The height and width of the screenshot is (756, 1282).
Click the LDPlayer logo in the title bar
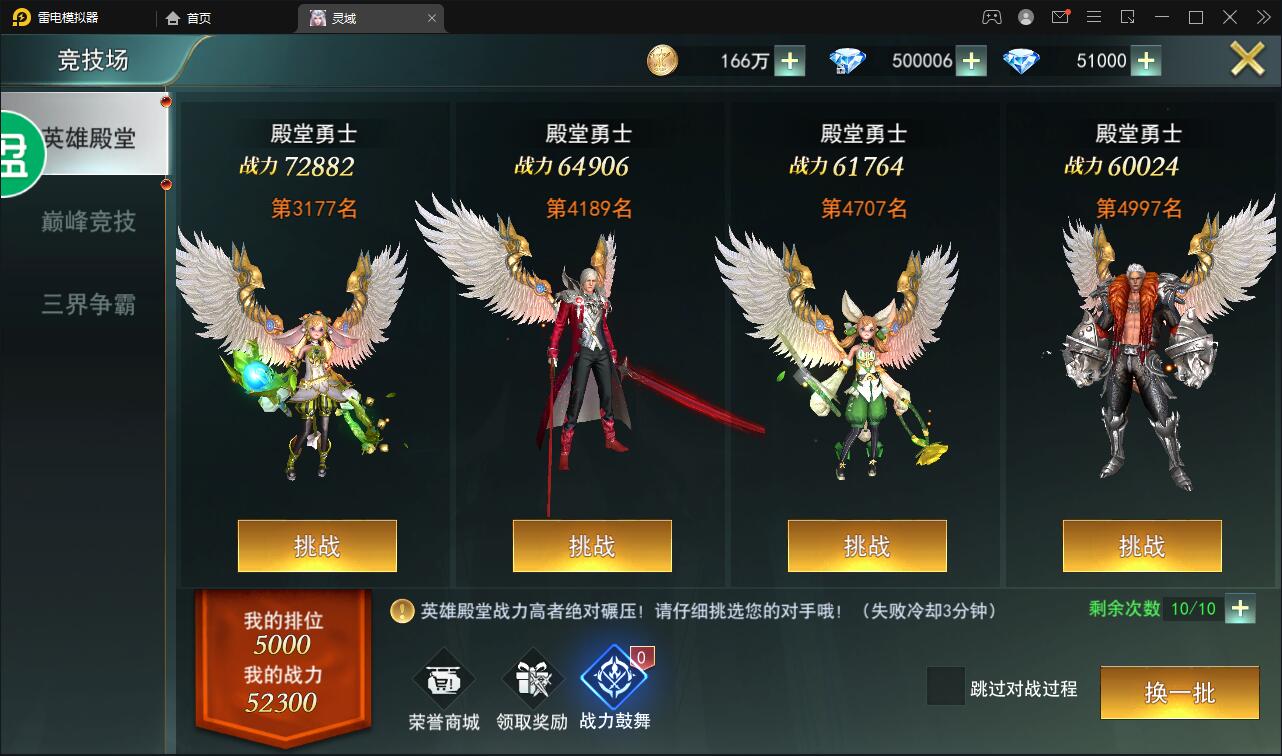pyautogui.click(x=21, y=17)
